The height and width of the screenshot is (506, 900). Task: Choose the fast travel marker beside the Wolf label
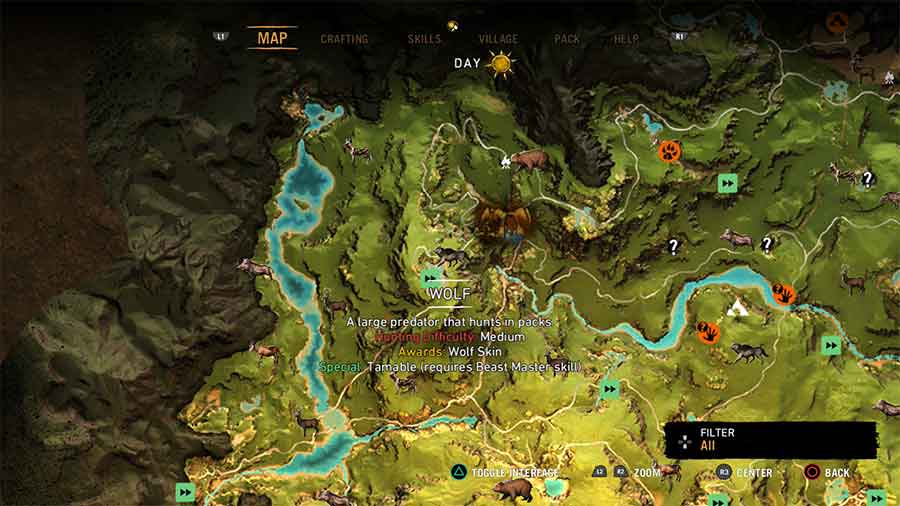(x=432, y=278)
